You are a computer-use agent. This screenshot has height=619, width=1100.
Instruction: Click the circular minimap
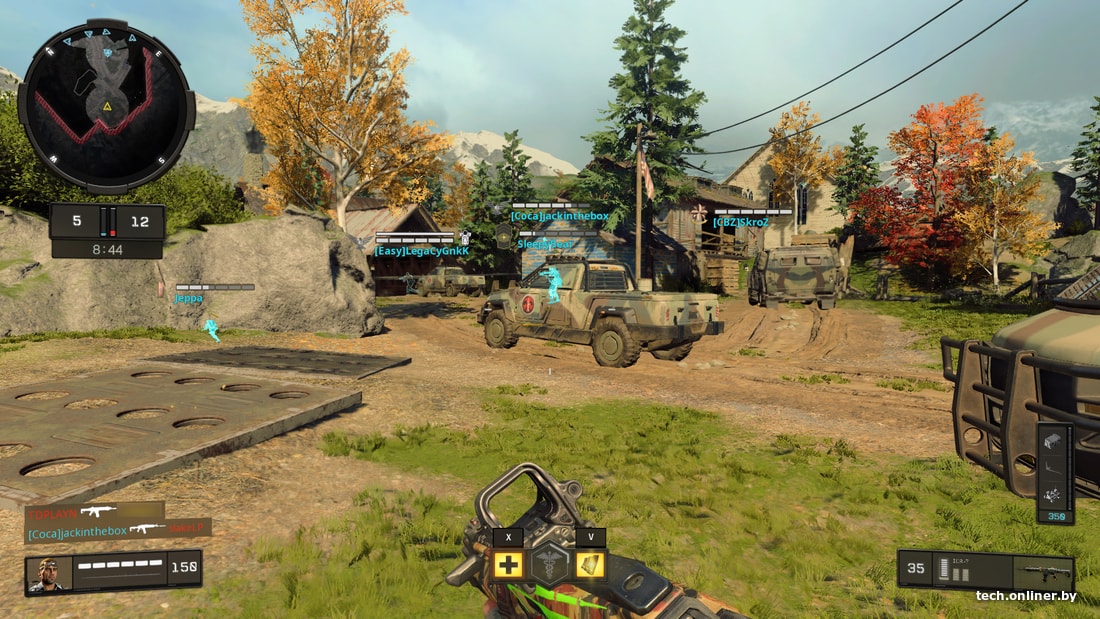pyautogui.click(x=105, y=105)
